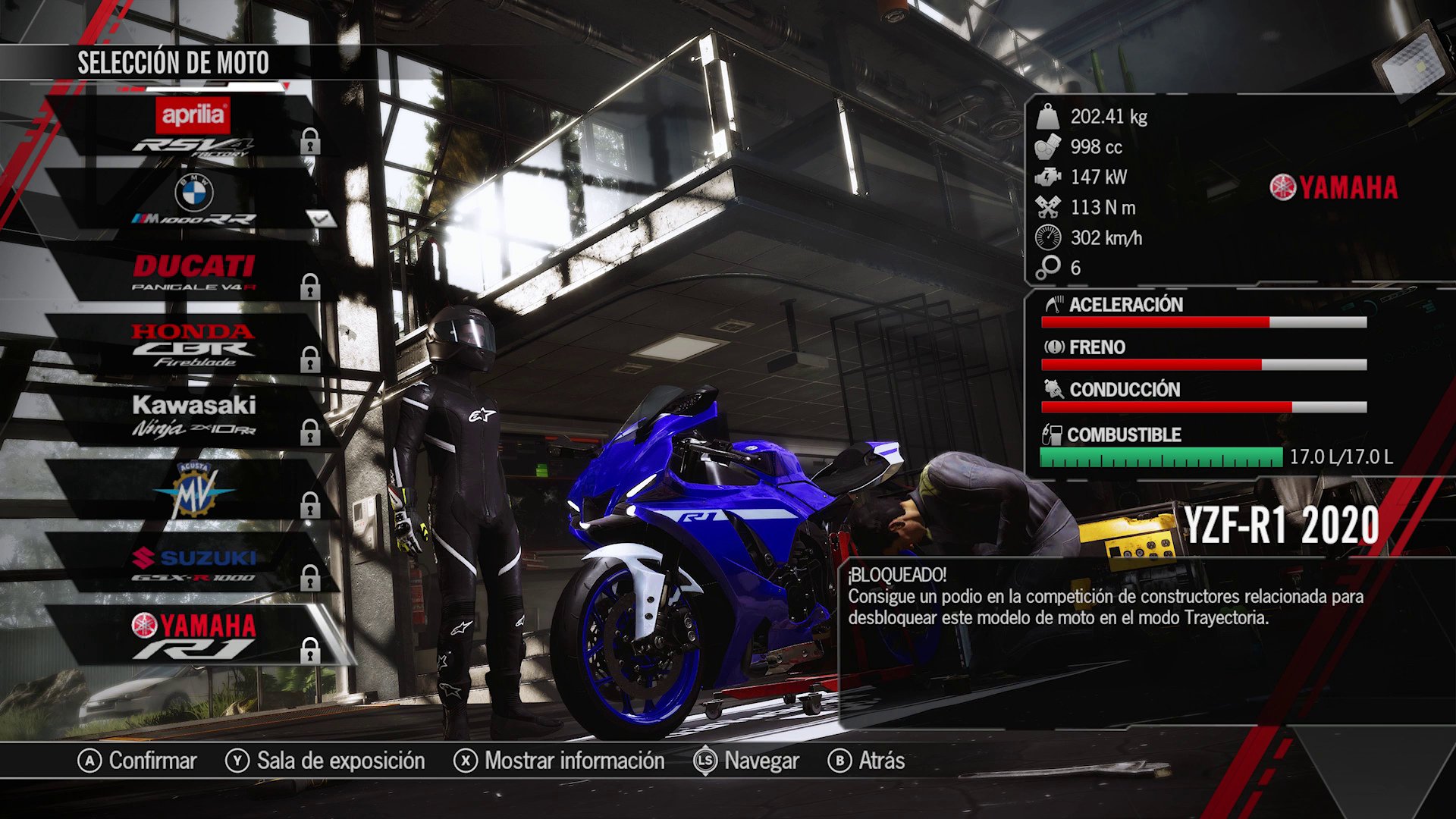This screenshot has width=1456, height=819.
Task: Click the Freno brake stat icon
Action: pyautogui.click(x=1054, y=347)
